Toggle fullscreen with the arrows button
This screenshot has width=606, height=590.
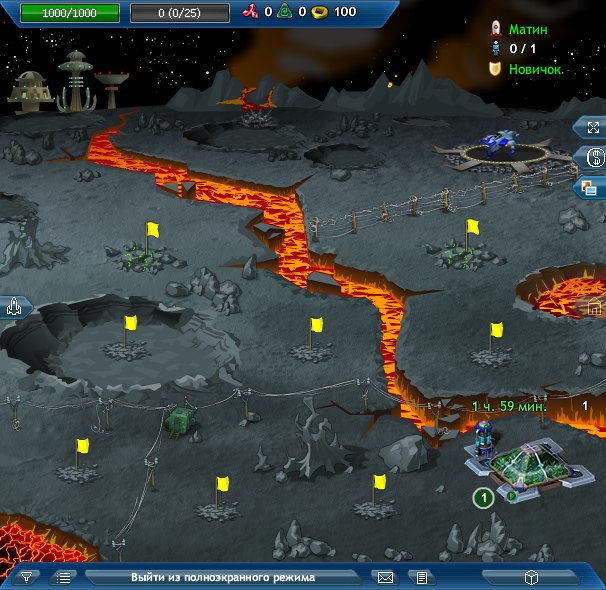[591, 128]
